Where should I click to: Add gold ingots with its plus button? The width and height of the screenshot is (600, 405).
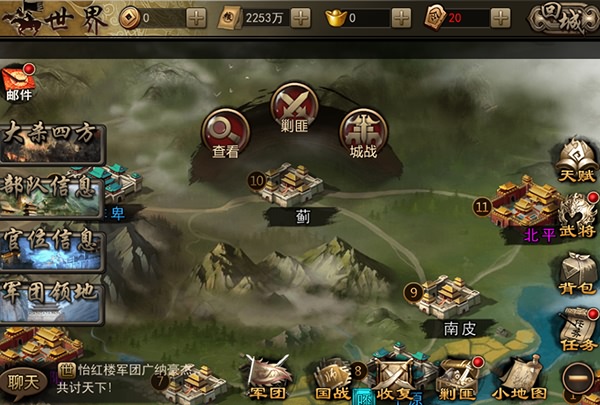[400, 18]
